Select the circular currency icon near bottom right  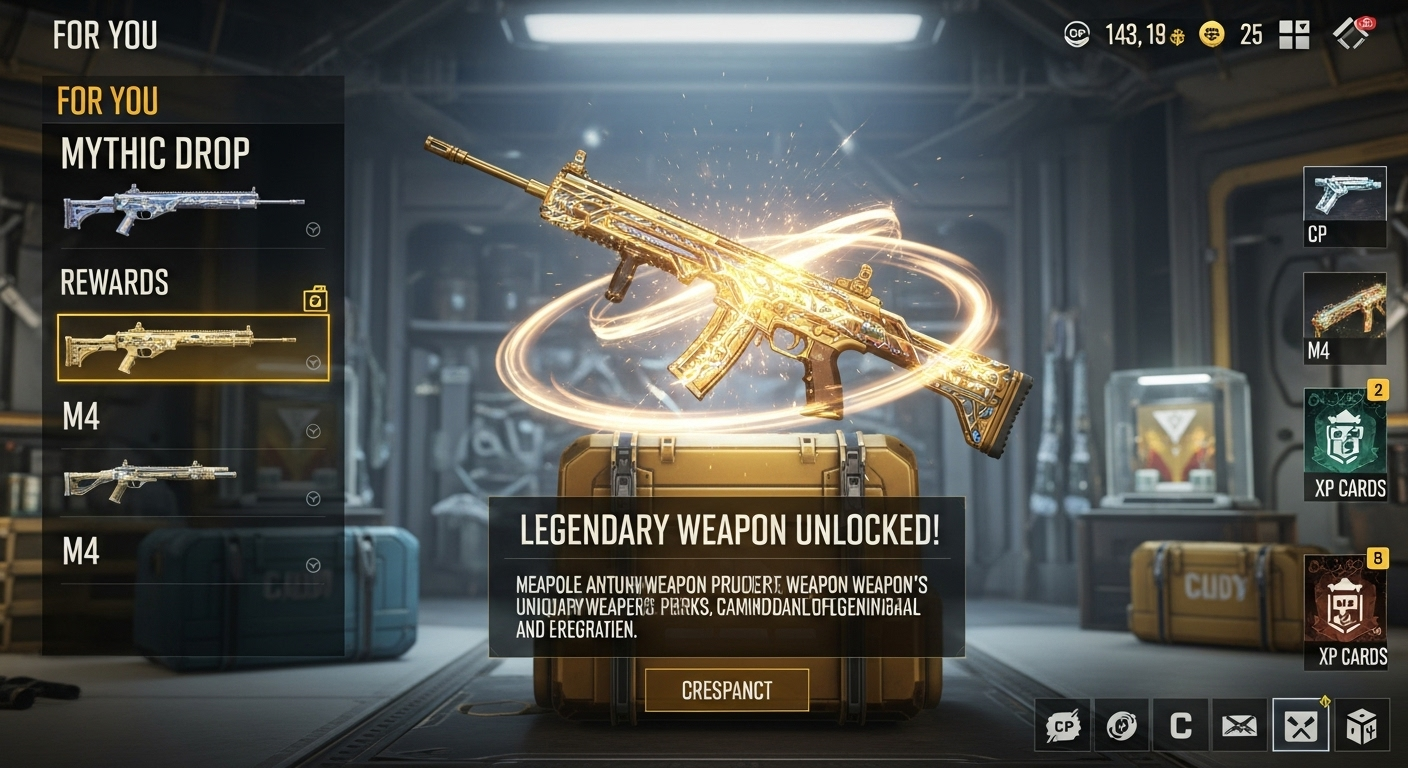[x=1122, y=725]
